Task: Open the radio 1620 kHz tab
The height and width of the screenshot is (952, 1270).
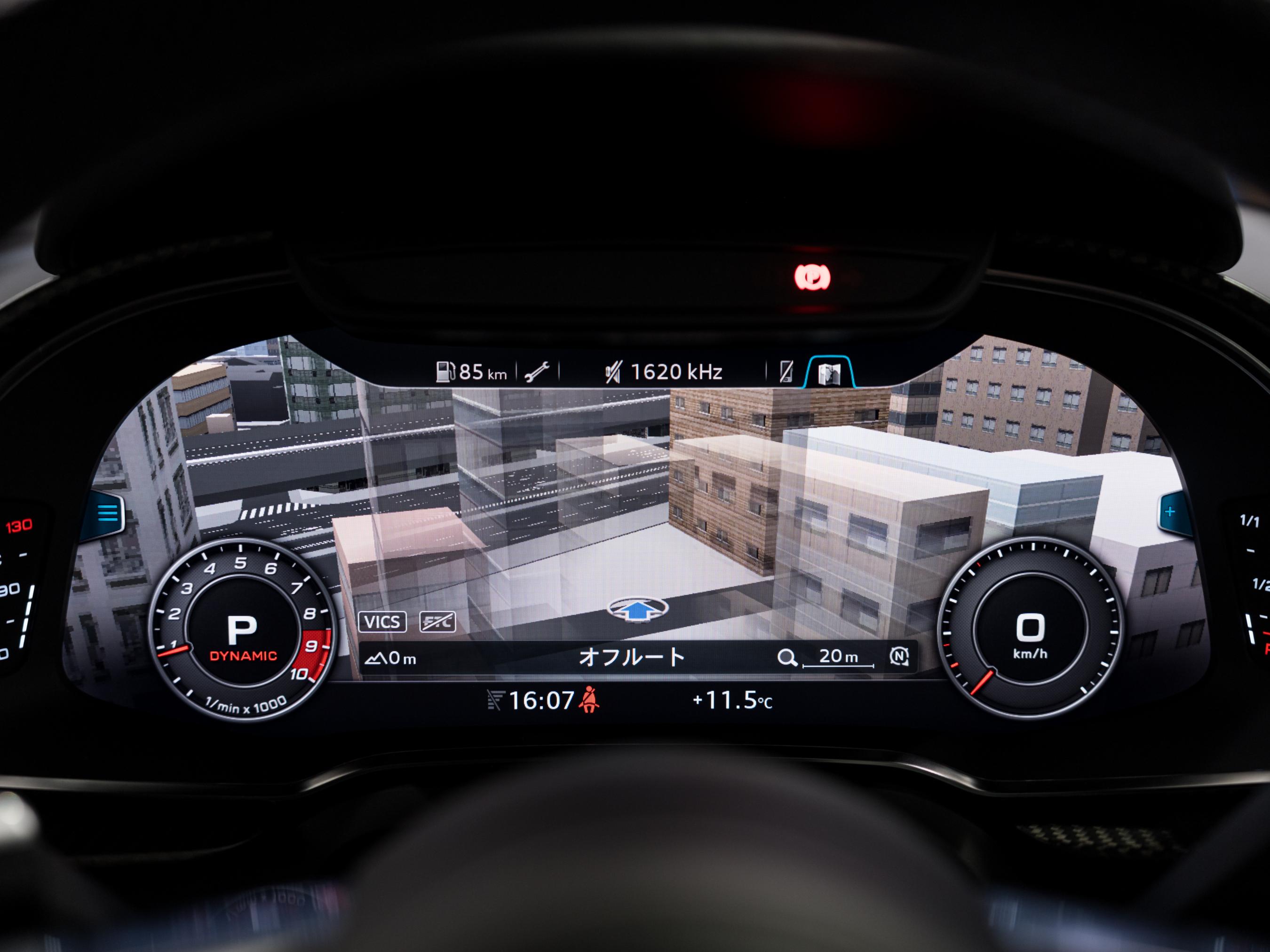Action: click(x=664, y=372)
